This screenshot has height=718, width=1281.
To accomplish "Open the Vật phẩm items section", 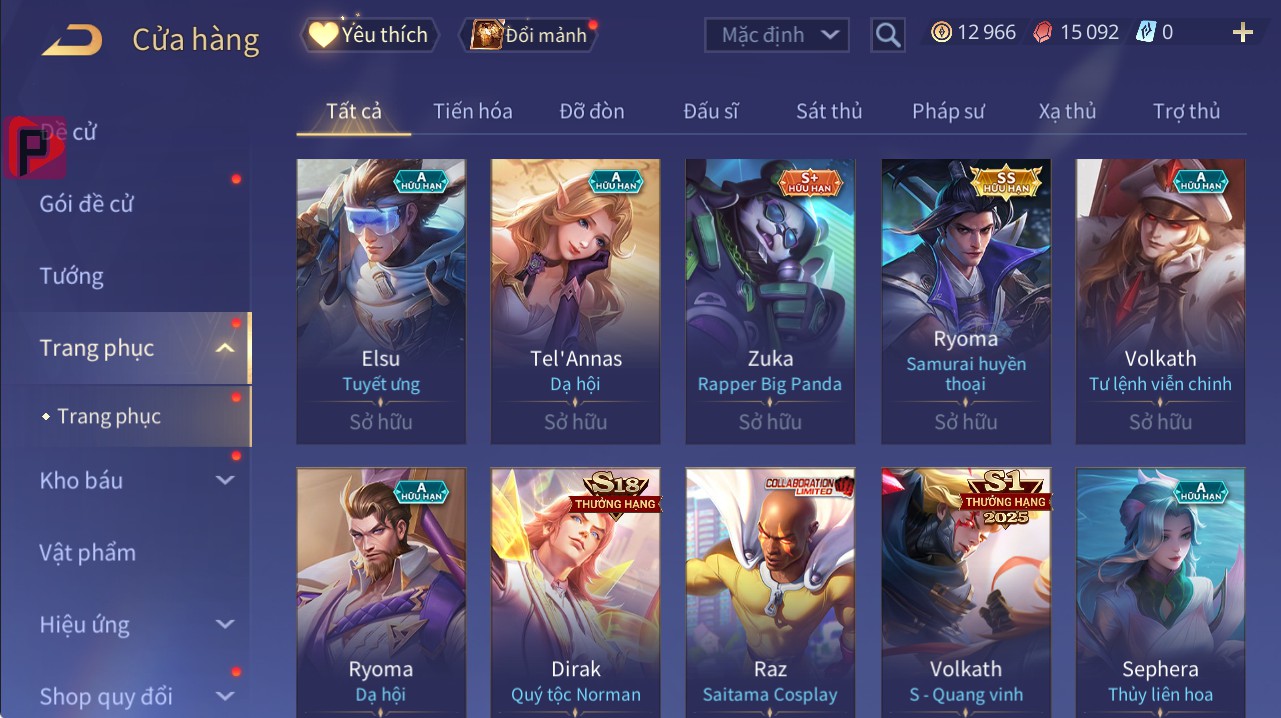I will point(87,553).
